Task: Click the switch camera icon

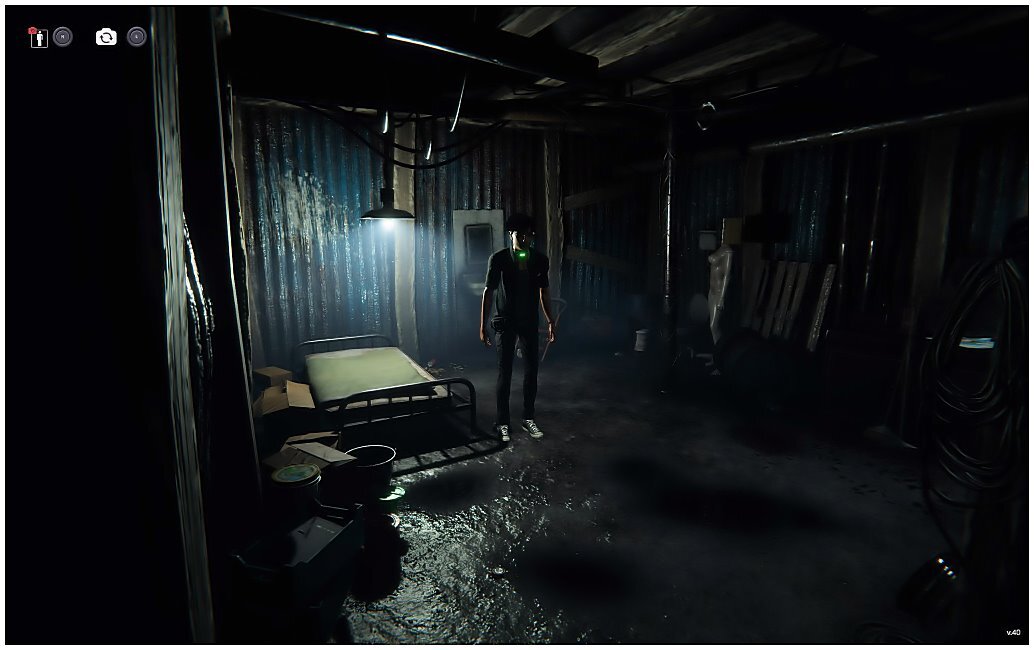Action: pyautogui.click(x=106, y=37)
